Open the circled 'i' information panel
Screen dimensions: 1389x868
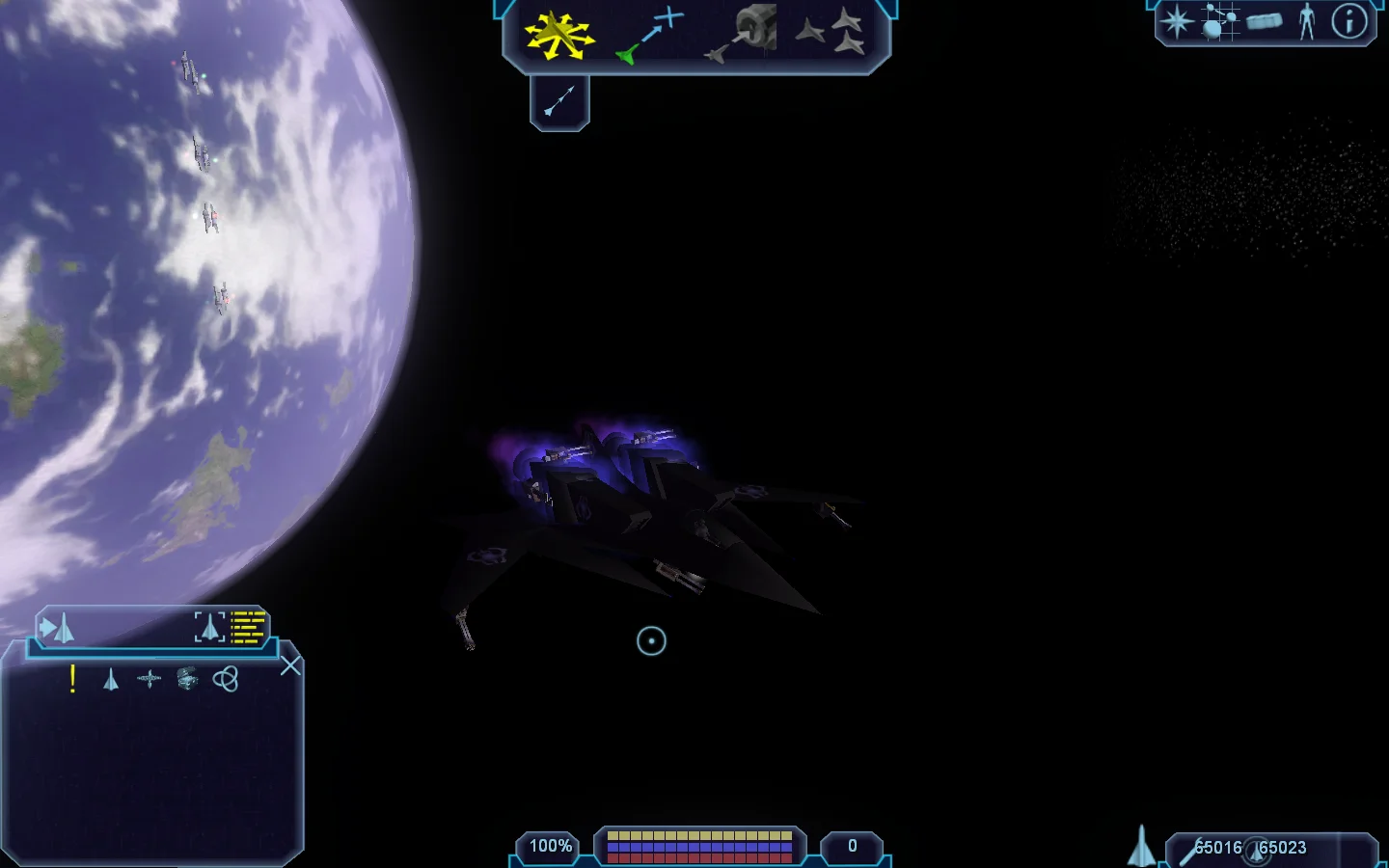[1349, 21]
